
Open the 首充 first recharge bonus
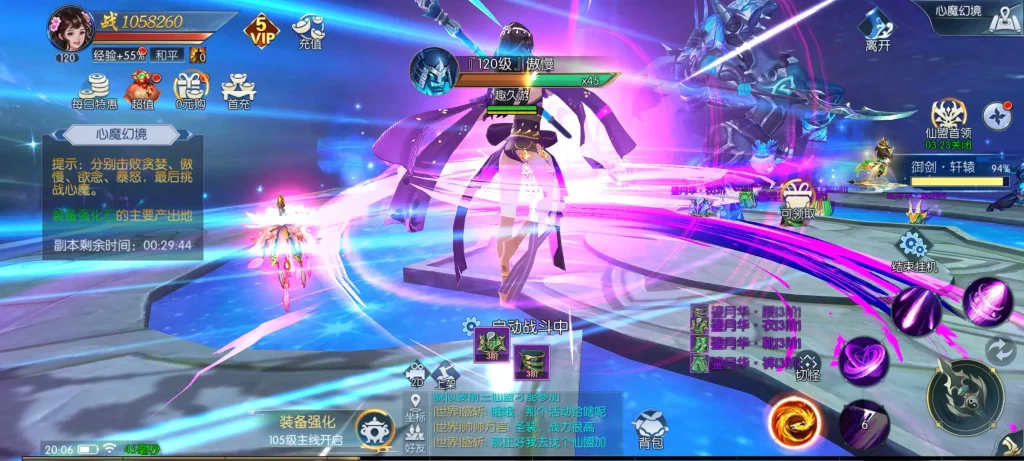click(x=238, y=90)
